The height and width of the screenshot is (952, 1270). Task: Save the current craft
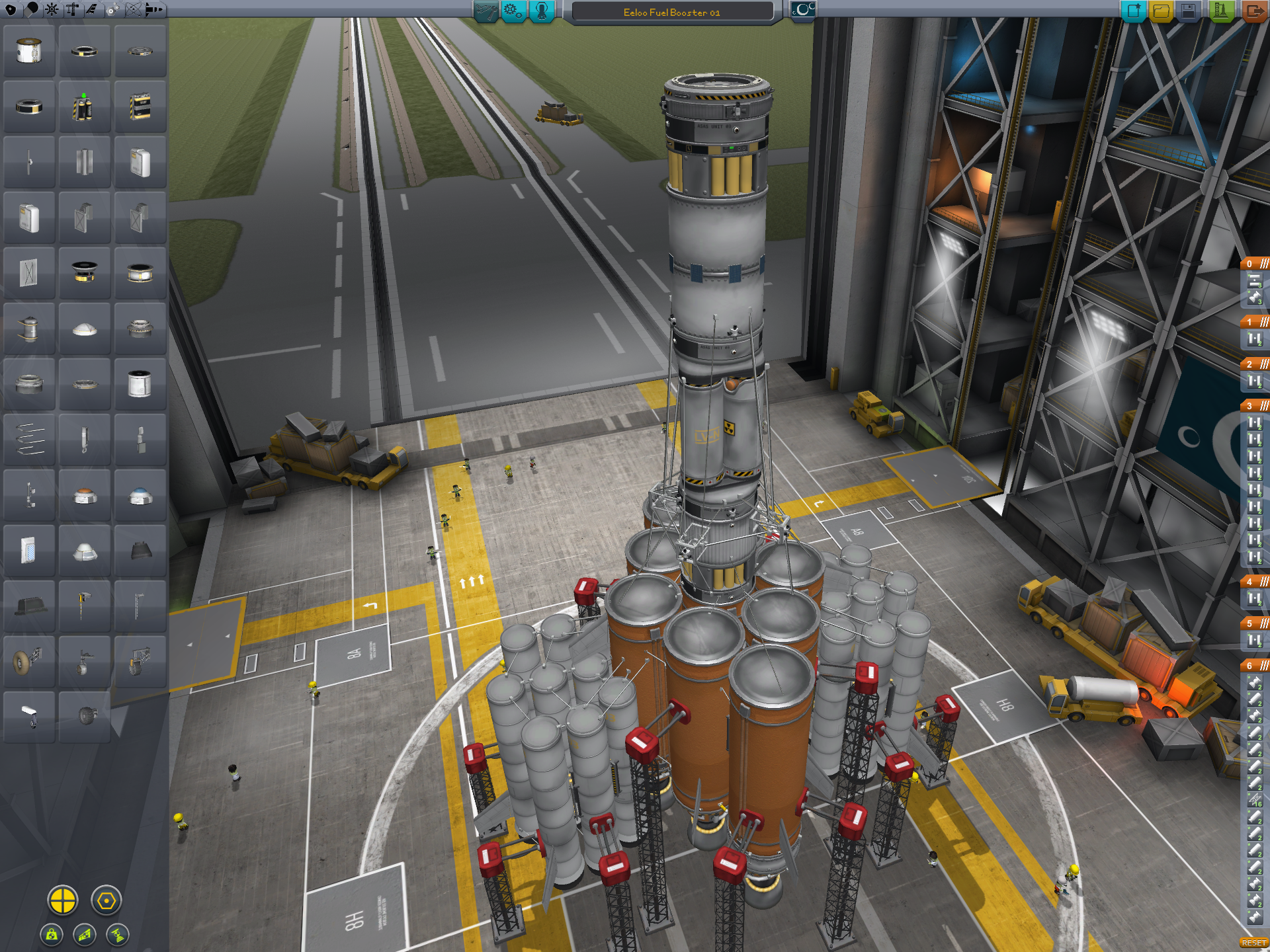[x=1189, y=11]
